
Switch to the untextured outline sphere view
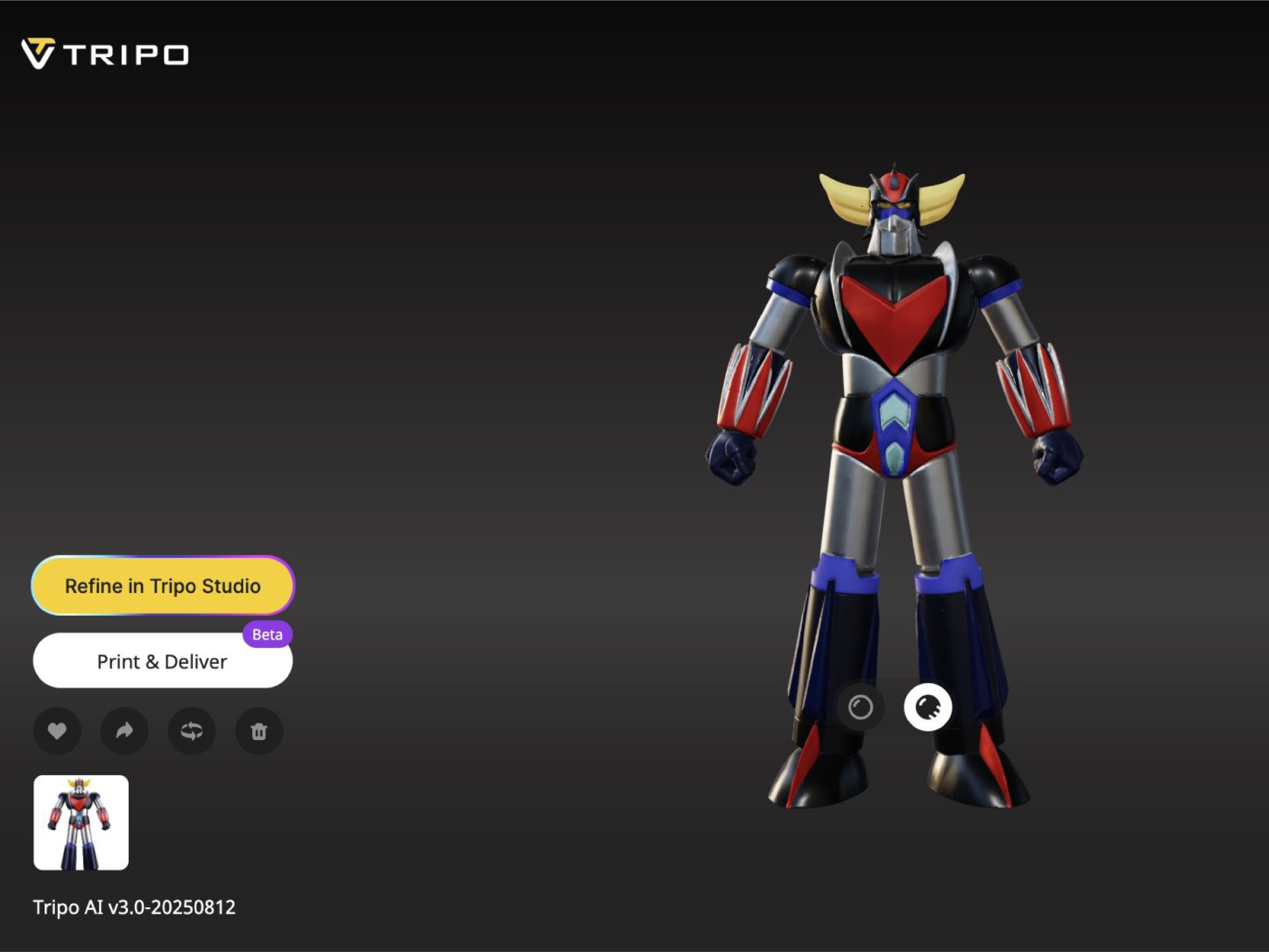[x=860, y=707]
